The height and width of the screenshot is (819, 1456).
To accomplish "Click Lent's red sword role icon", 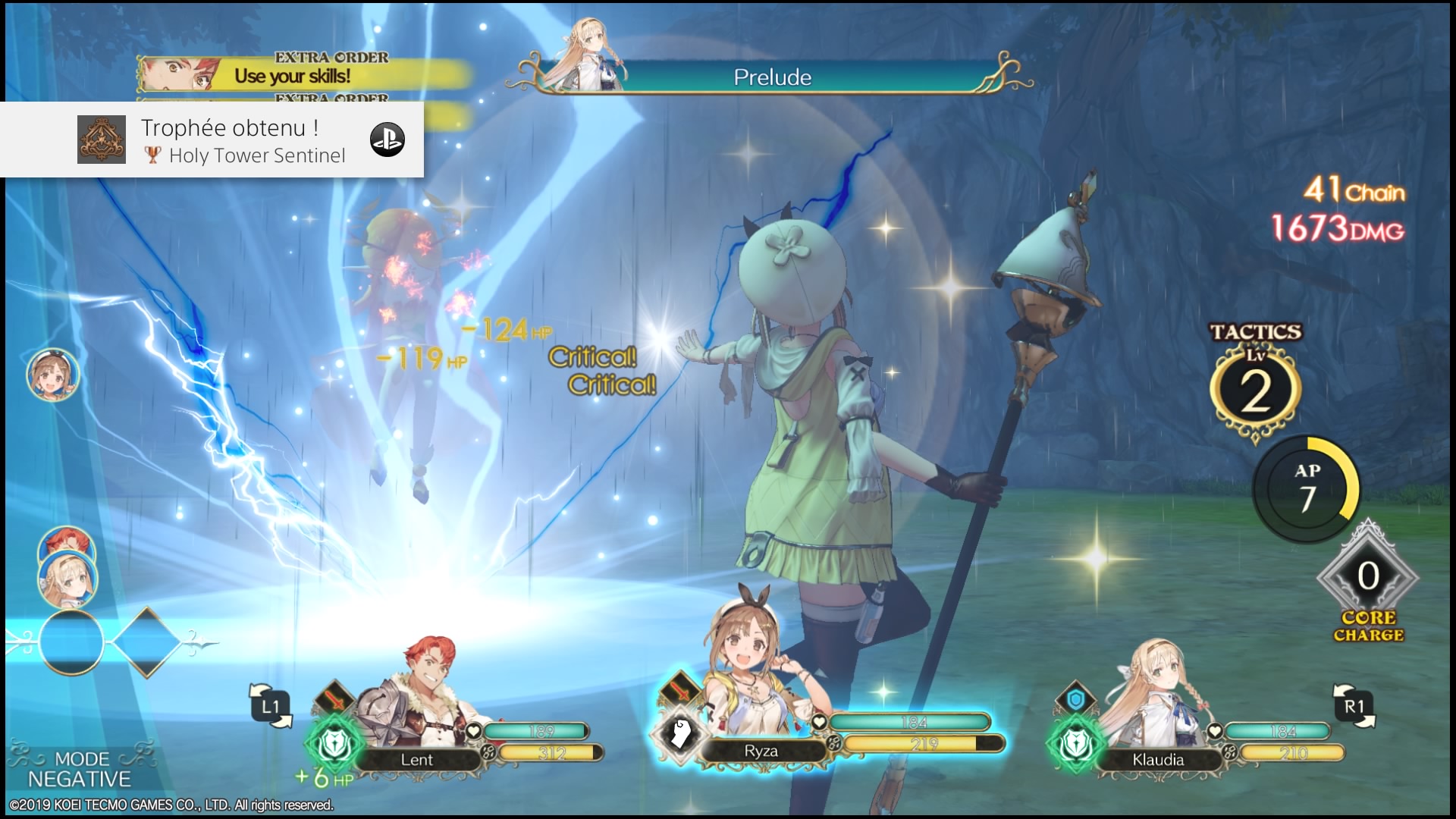I will [x=334, y=699].
